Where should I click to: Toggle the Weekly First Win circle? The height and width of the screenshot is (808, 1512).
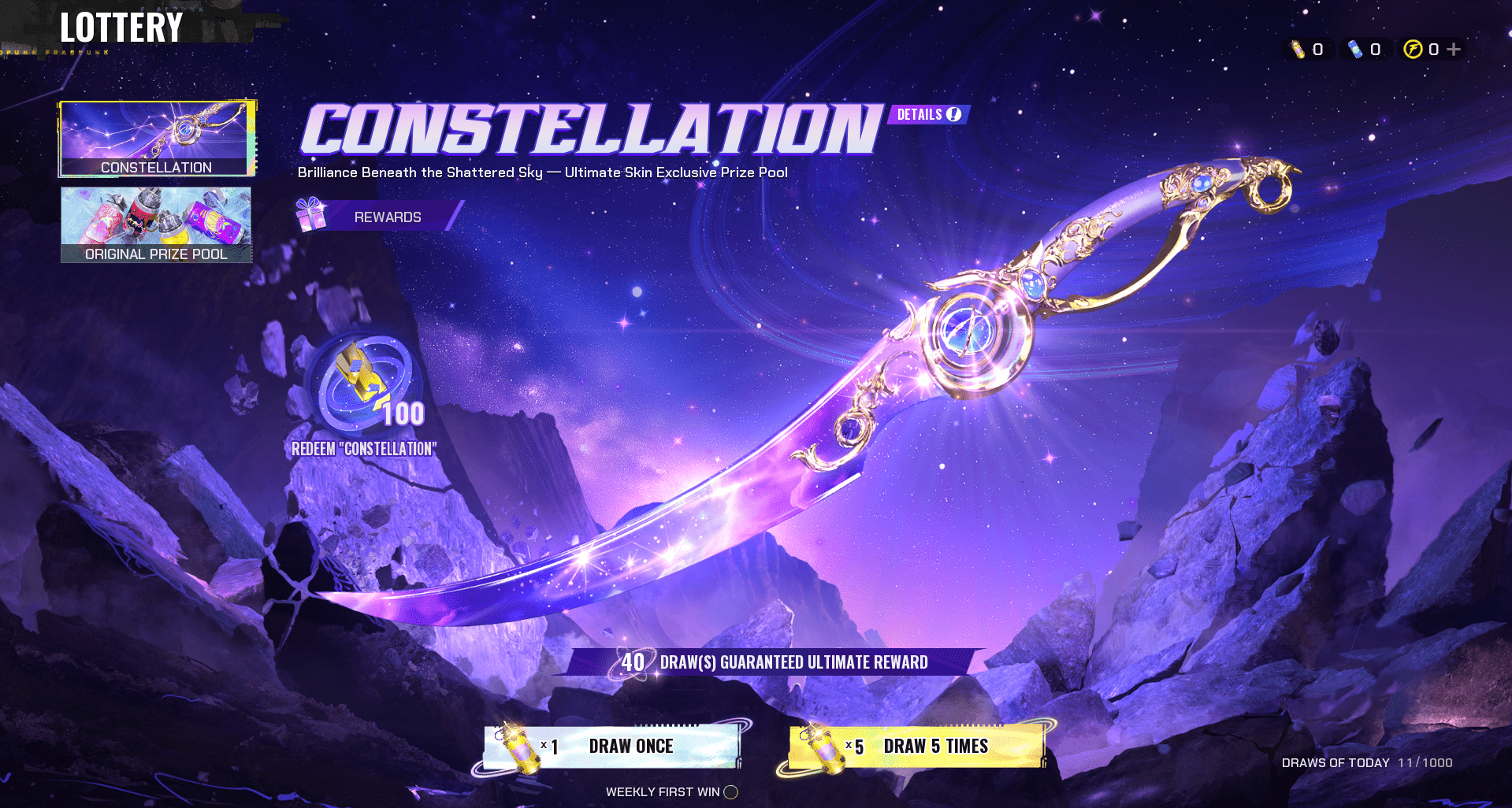tap(731, 792)
